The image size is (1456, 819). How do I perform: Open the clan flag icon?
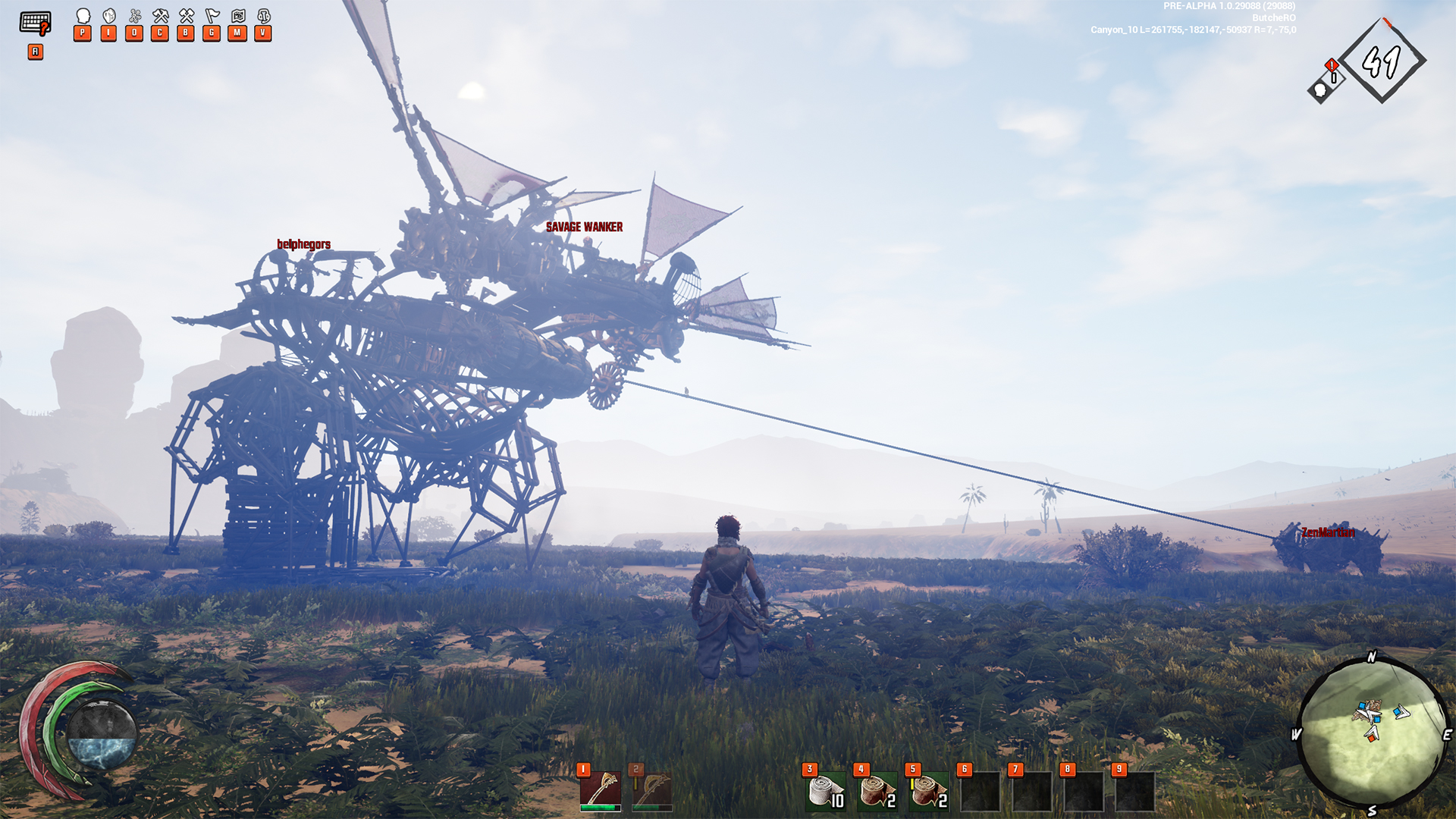[x=212, y=16]
